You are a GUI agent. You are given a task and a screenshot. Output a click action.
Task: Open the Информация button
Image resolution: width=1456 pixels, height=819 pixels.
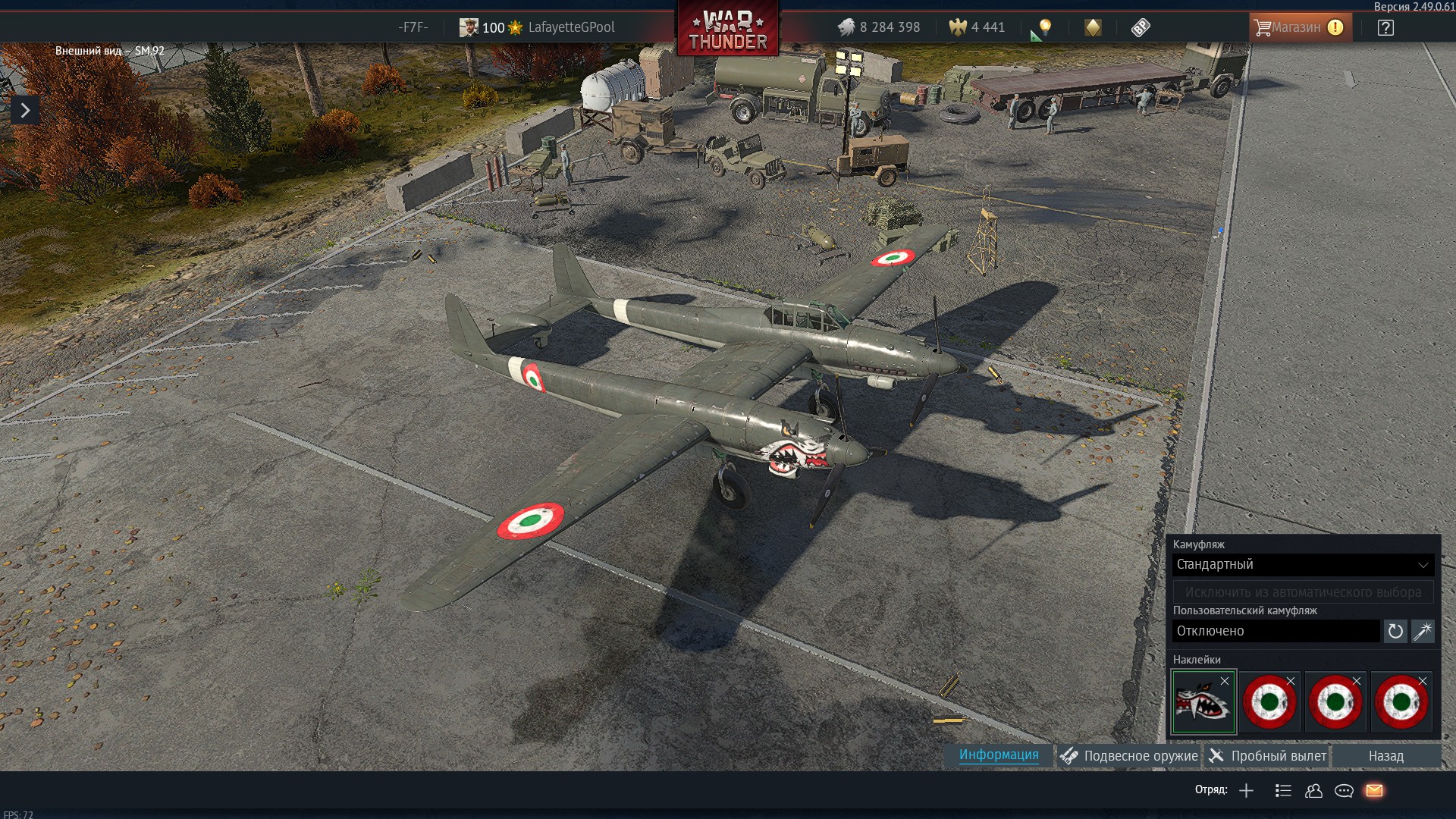point(999,755)
